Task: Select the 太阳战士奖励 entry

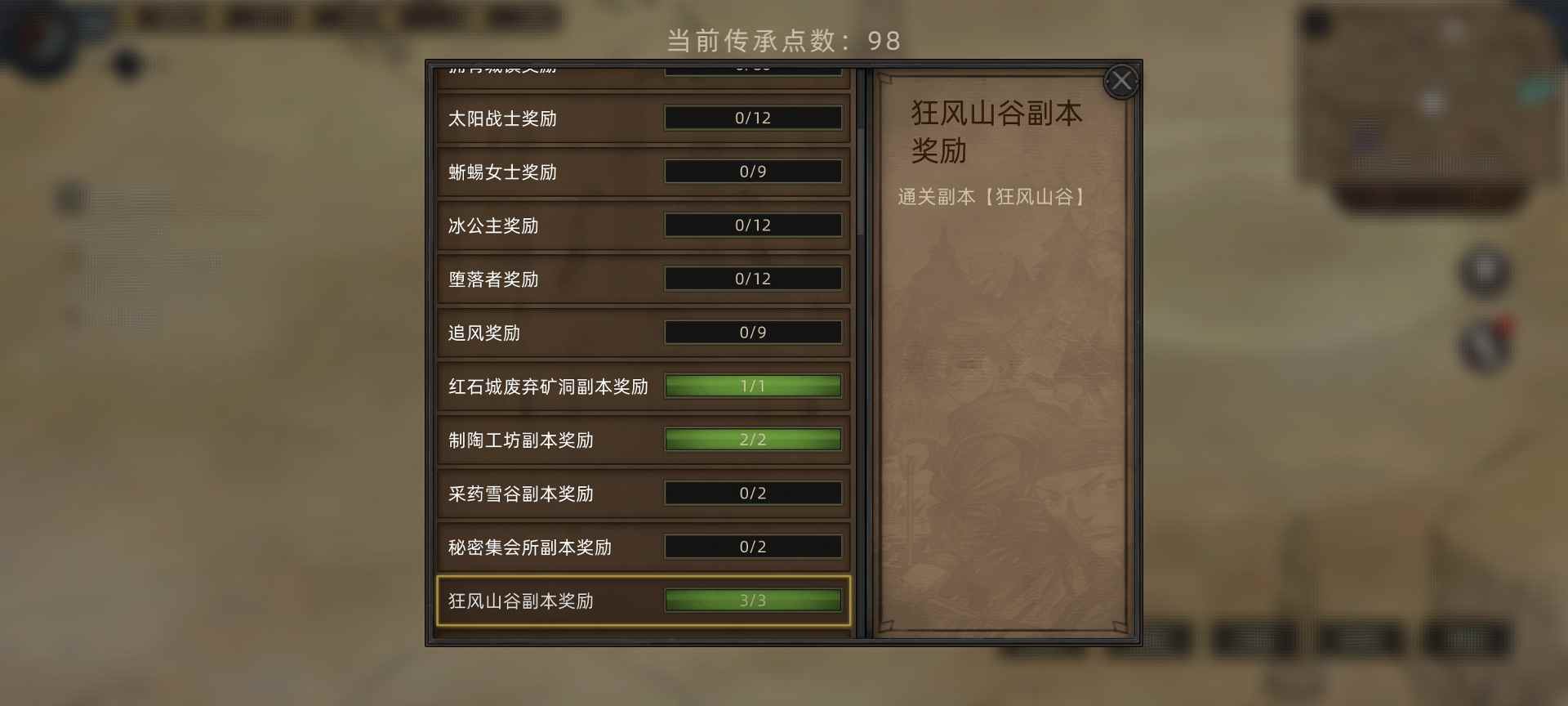Action: [643, 118]
